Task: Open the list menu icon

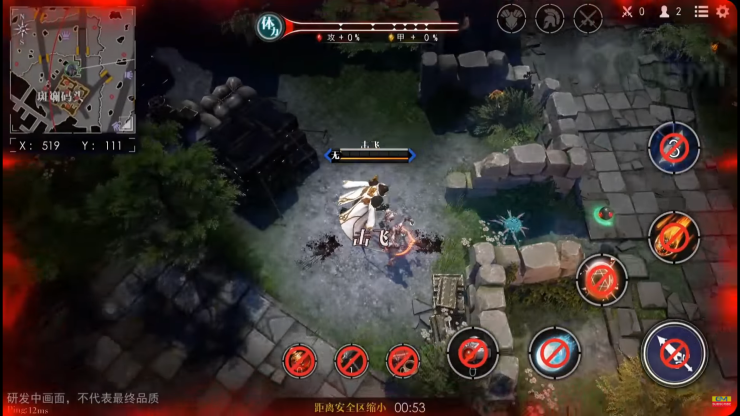Action: tap(701, 12)
